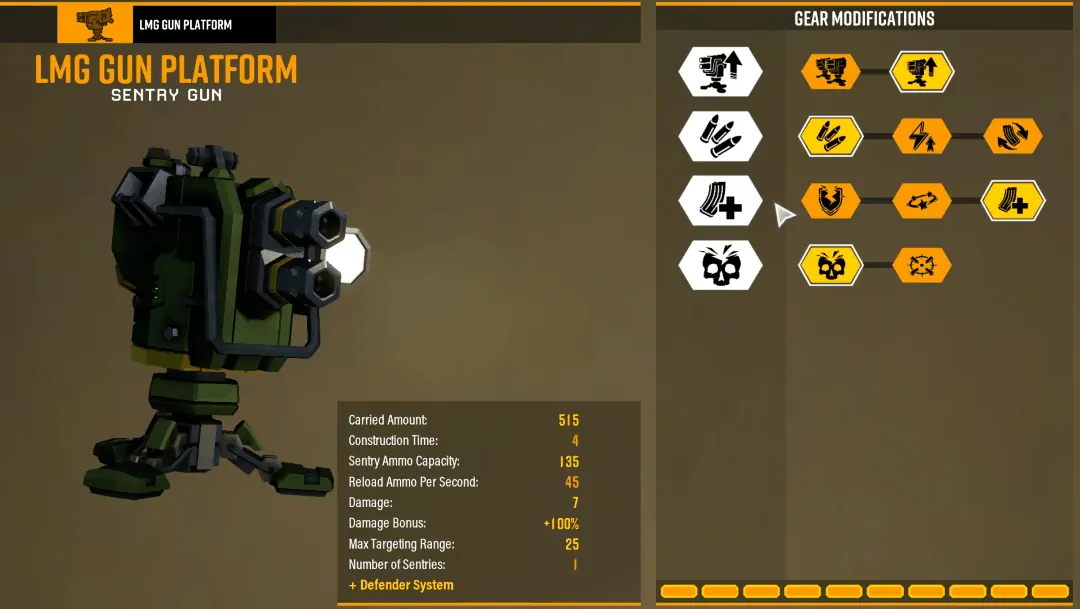Viewport: 1080px width, 609px height.
Task: Click the white three-bullets tier hexagon
Action: pyautogui.click(x=720, y=136)
